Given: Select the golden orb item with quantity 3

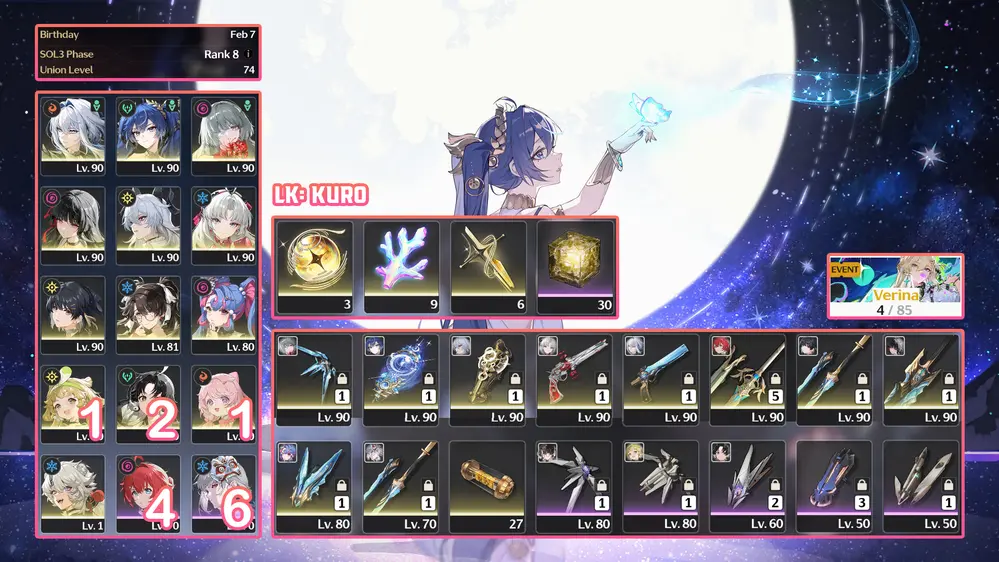Looking at the screenshot, I should pos(315,267).
